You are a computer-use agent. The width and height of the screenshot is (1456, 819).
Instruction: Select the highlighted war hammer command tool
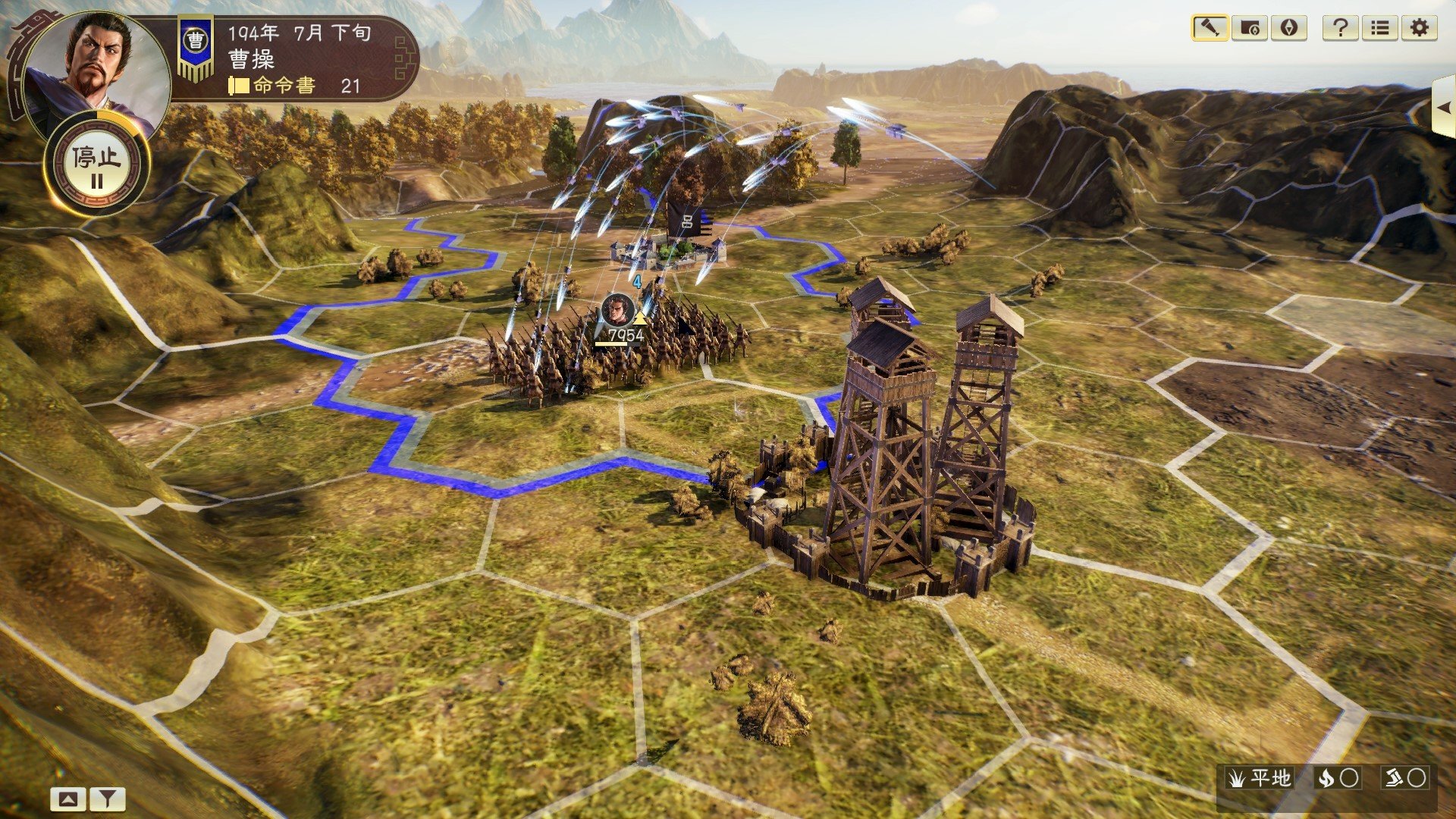coord(1210,28)
